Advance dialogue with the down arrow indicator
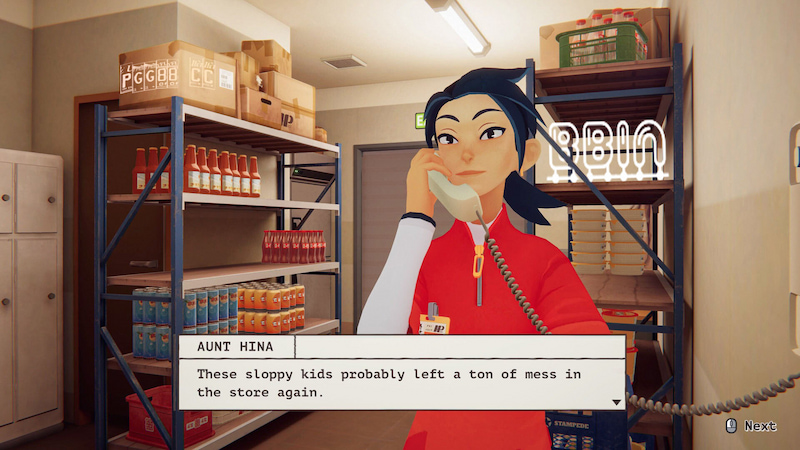Viewport: 800px width, 450px height. click(616, 402)
